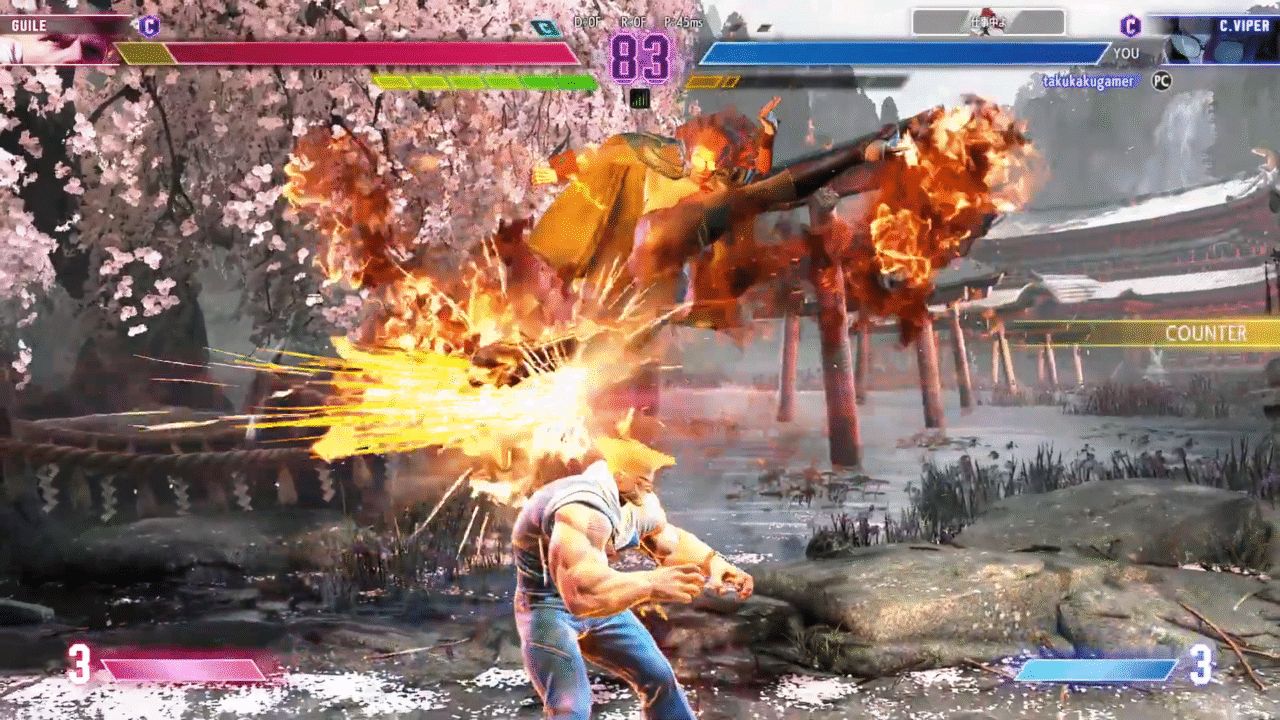Click the PC platform icon
1280x720 pixels.
pos(1161,81)
